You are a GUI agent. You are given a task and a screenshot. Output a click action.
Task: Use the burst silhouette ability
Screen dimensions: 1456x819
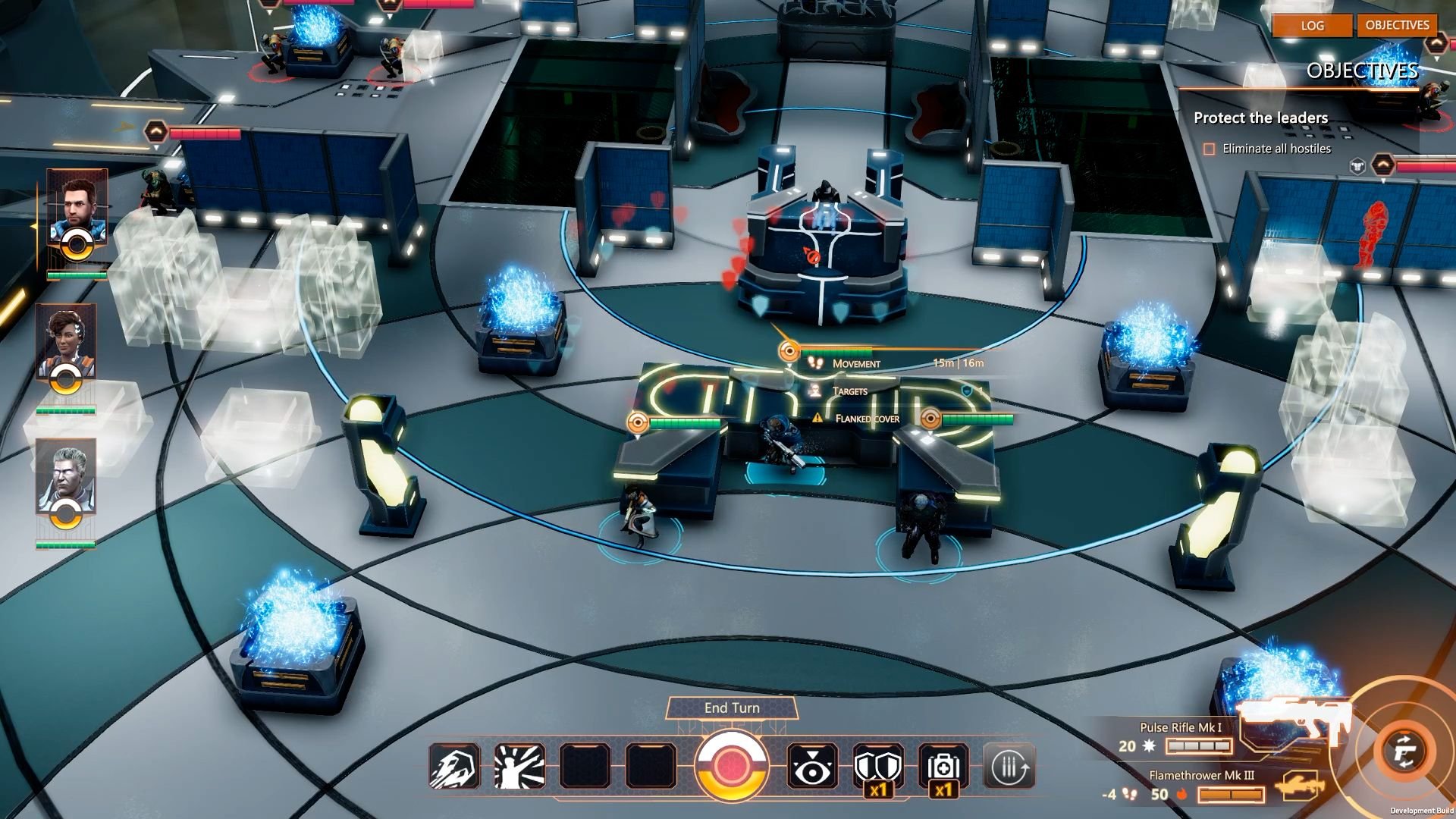click(x=519, y=766)
